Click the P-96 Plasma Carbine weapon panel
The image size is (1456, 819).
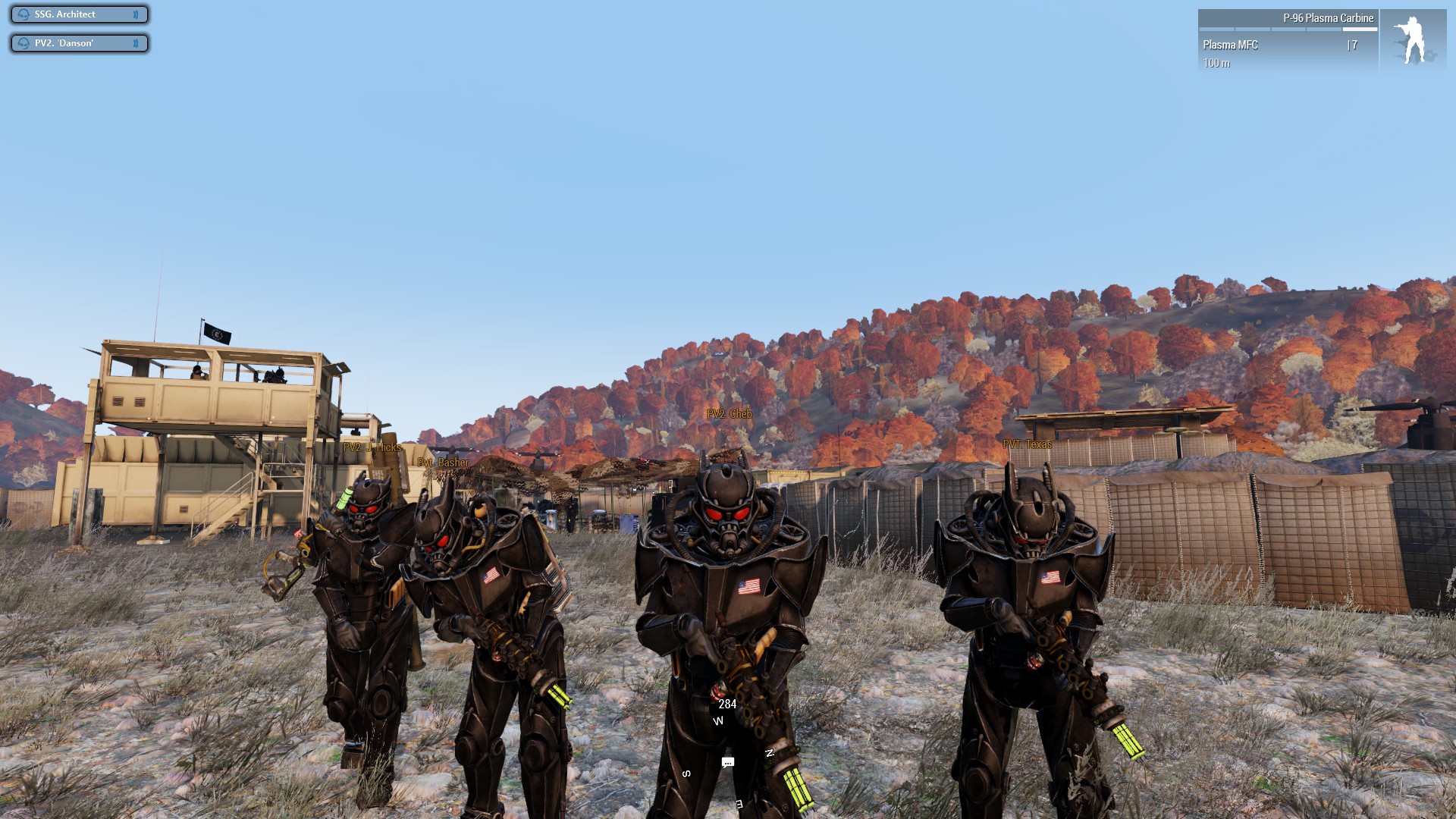tap(1288, 40)
